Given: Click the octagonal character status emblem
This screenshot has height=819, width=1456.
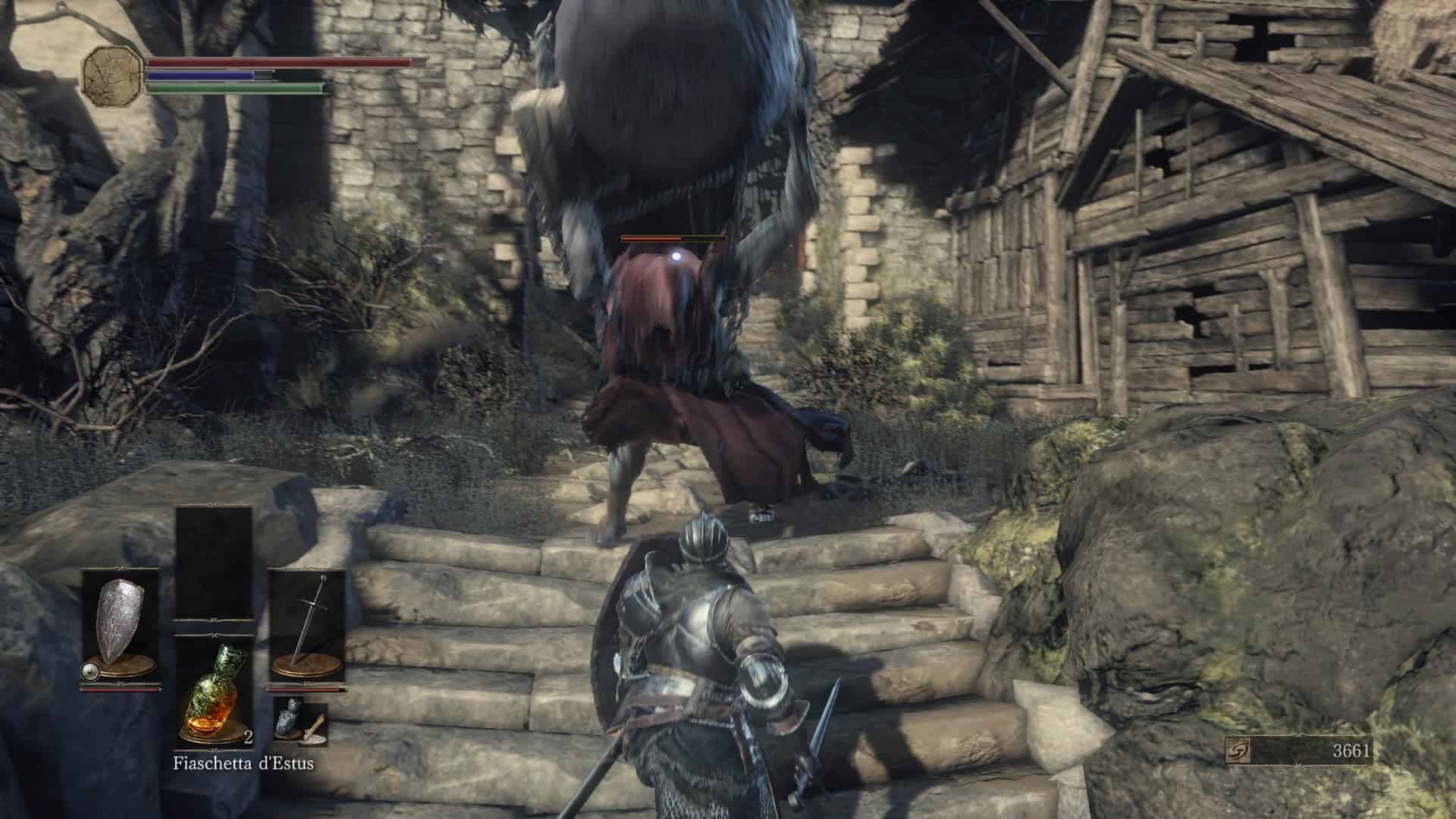Looking at the screenshot, I should (112, 74).
